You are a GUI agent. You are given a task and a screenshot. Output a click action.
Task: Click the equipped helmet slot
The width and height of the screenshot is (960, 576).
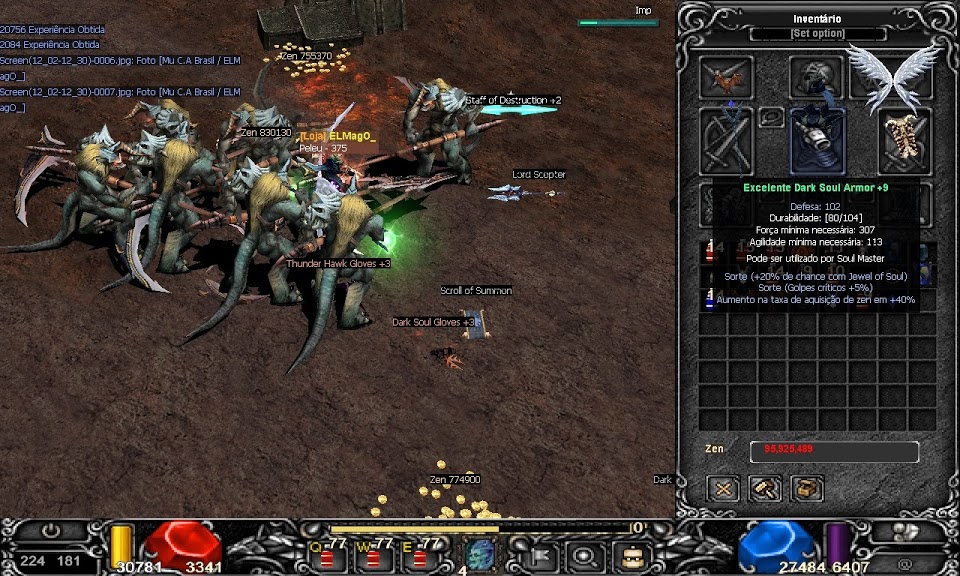pos(817,77)
